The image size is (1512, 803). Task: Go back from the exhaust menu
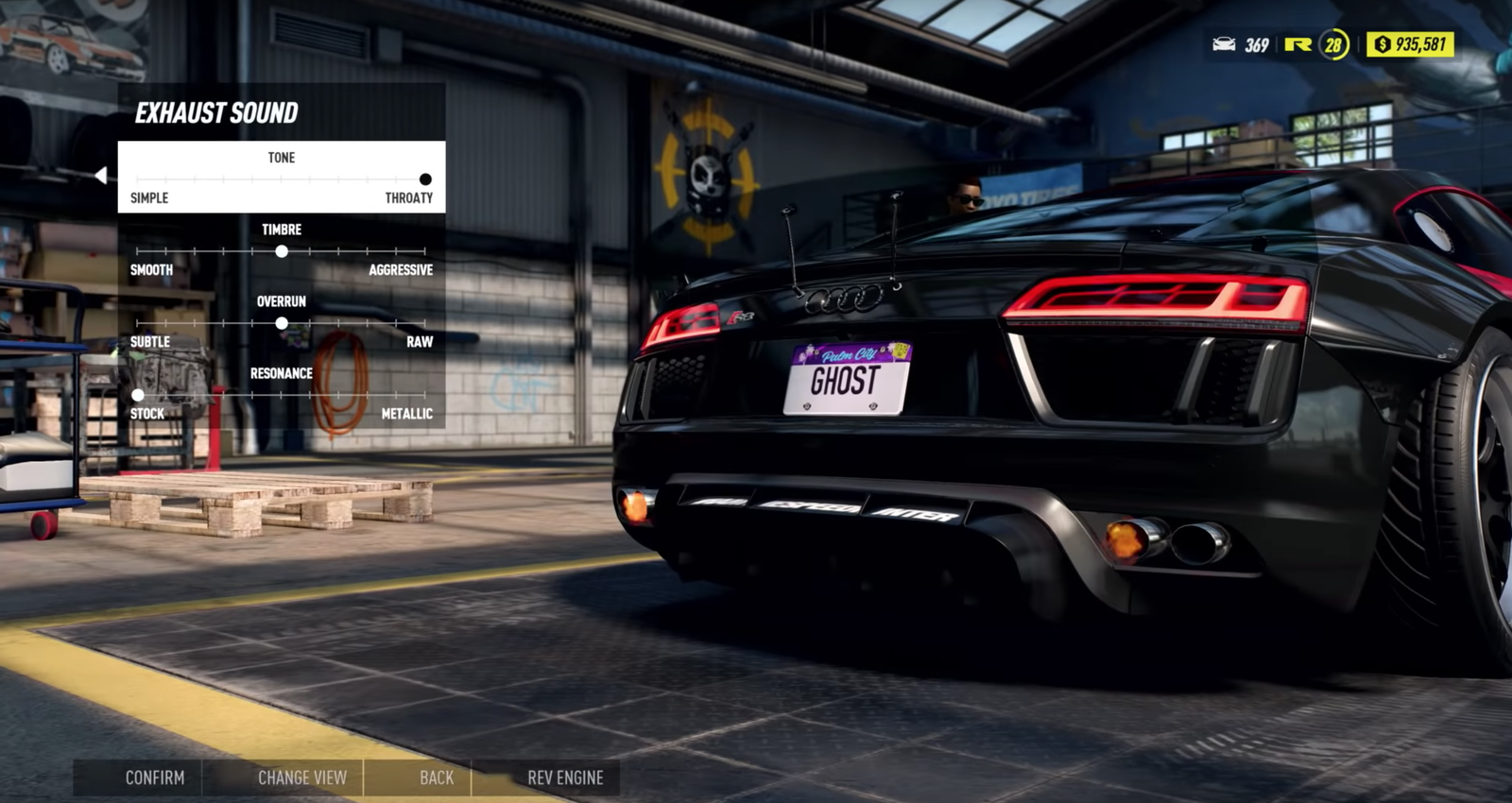(x=437, y=777)
